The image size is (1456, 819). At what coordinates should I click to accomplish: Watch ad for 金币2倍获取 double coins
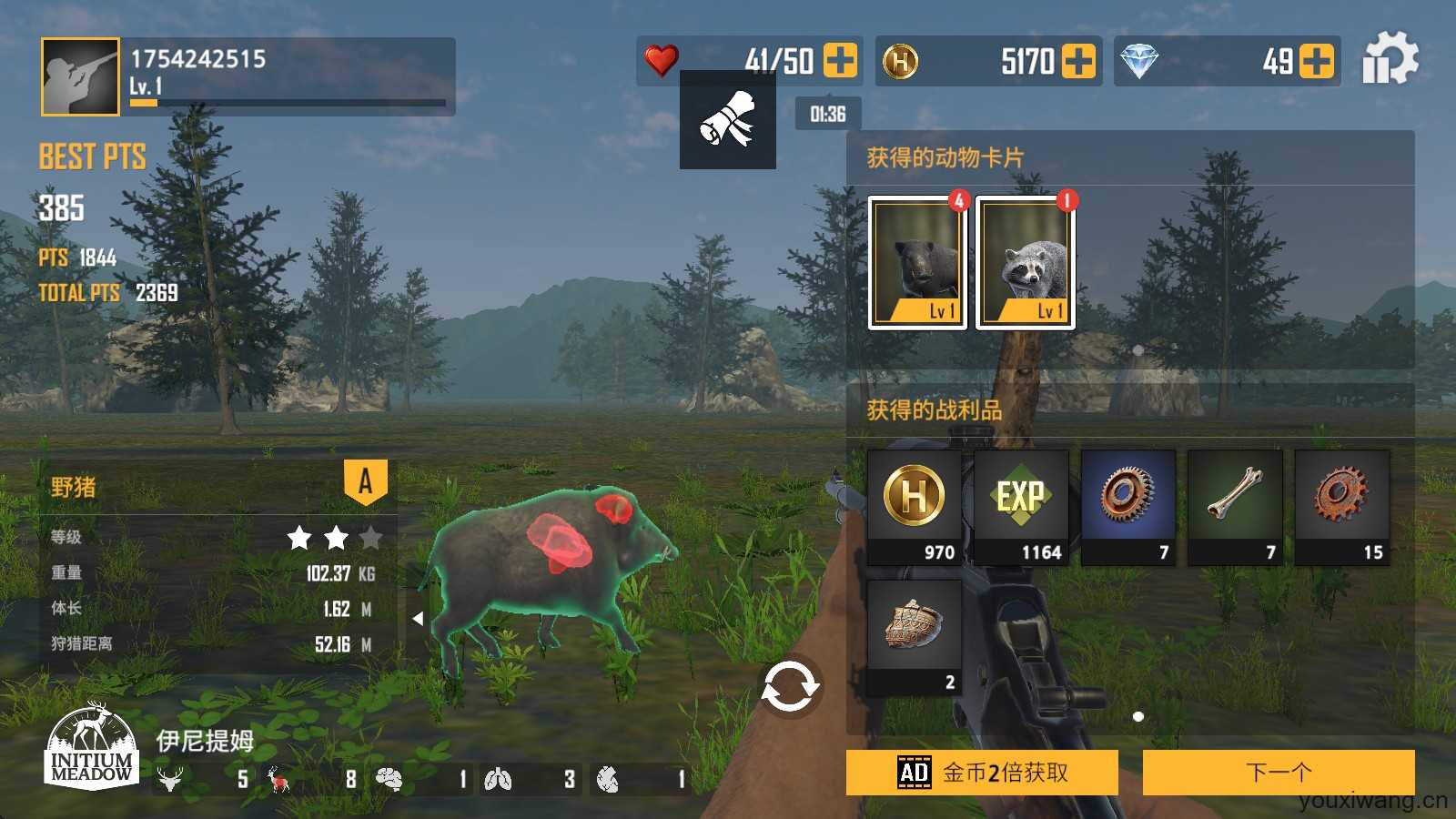click(982, 773)
